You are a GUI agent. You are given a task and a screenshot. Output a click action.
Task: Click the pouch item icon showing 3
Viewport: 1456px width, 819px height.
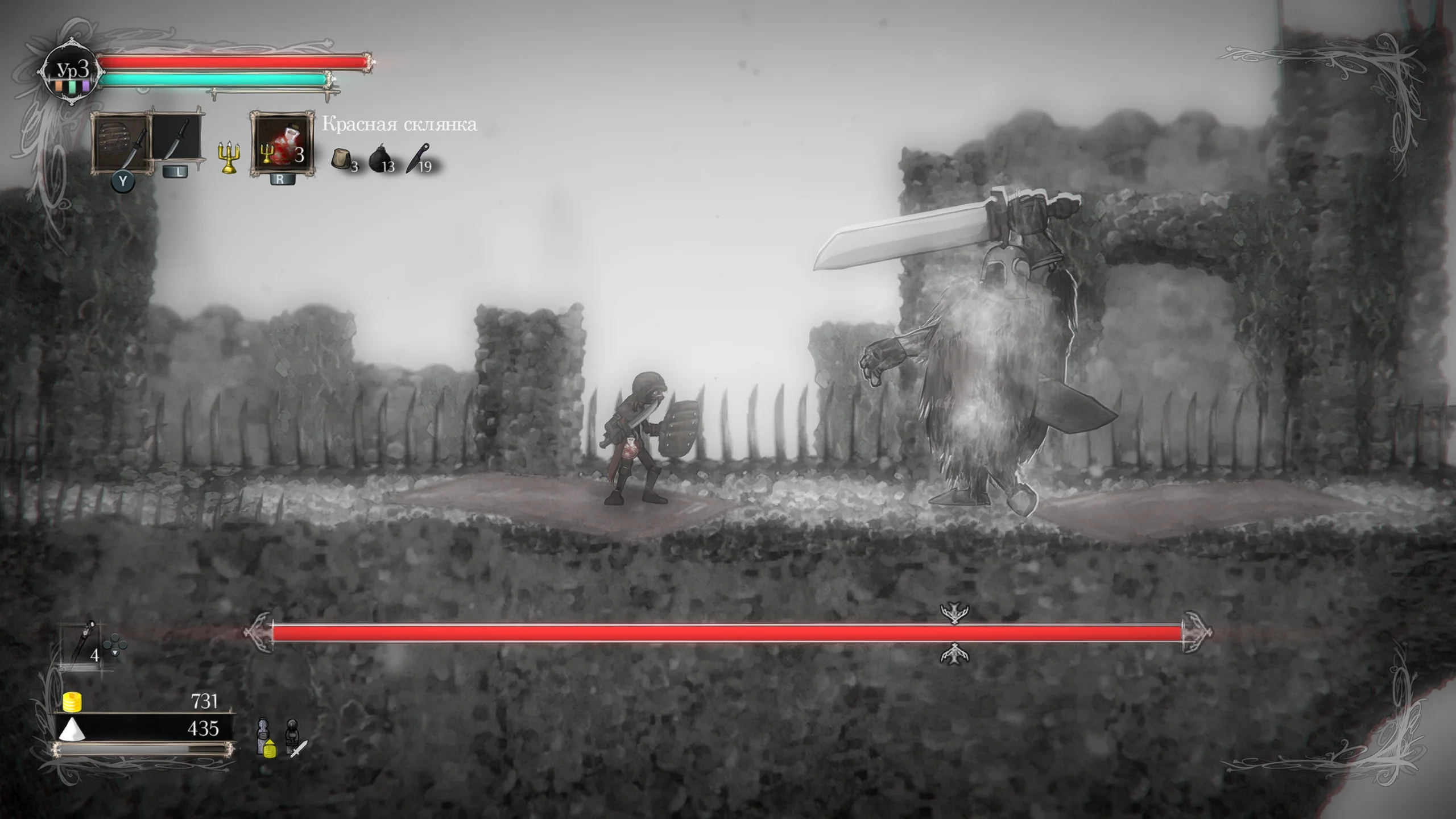(x=341, y=159)
